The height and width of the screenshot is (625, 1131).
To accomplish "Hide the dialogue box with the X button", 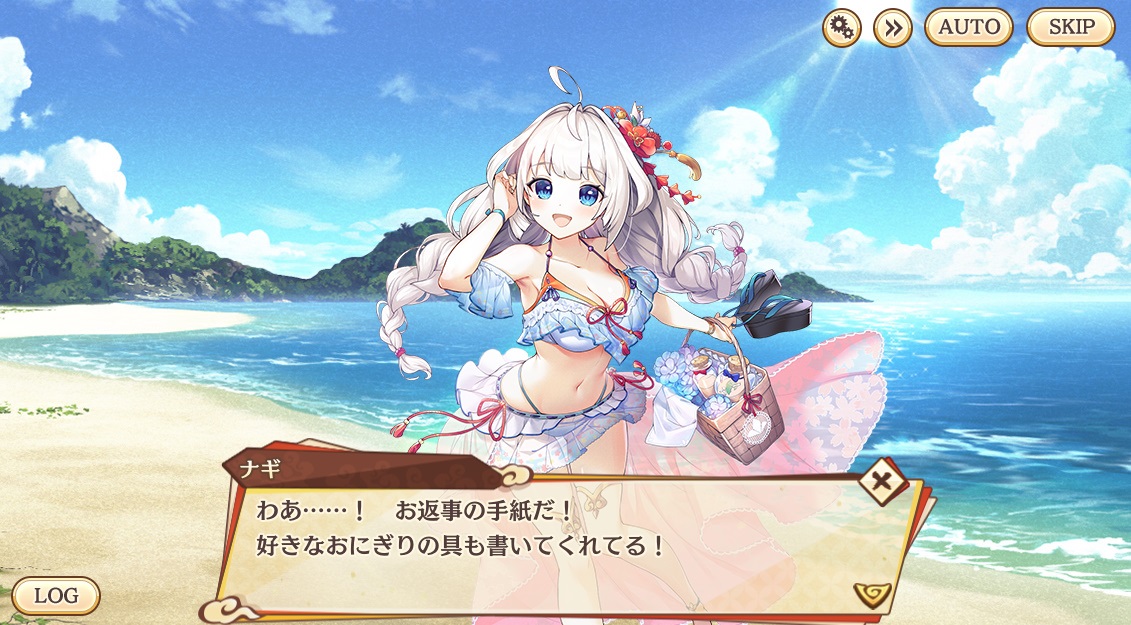I will [883, 483].
